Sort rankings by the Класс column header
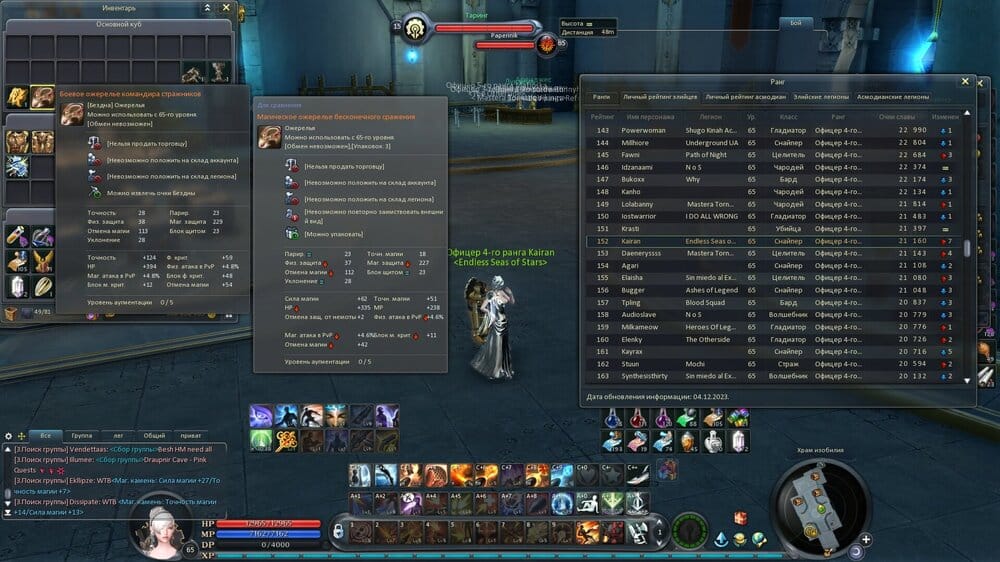The height and width of the screenshot is (562, 1000). (787, 117)
